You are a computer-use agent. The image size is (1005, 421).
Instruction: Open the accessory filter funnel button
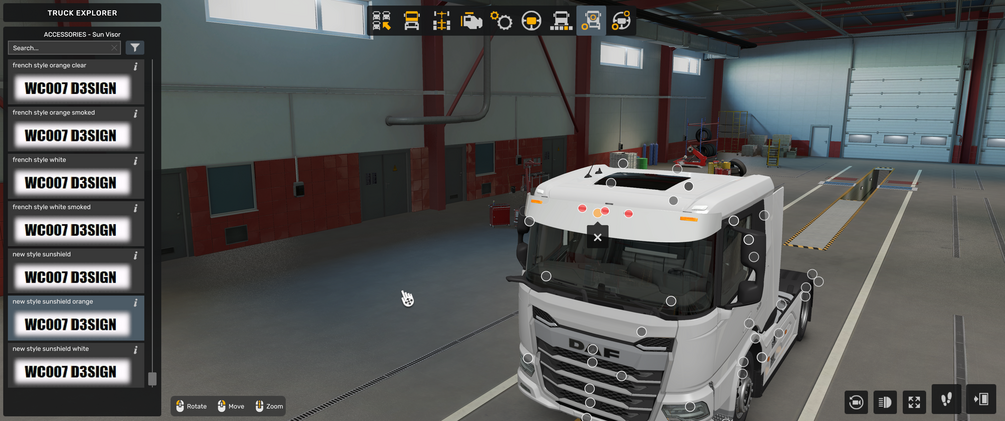[136, 48]
